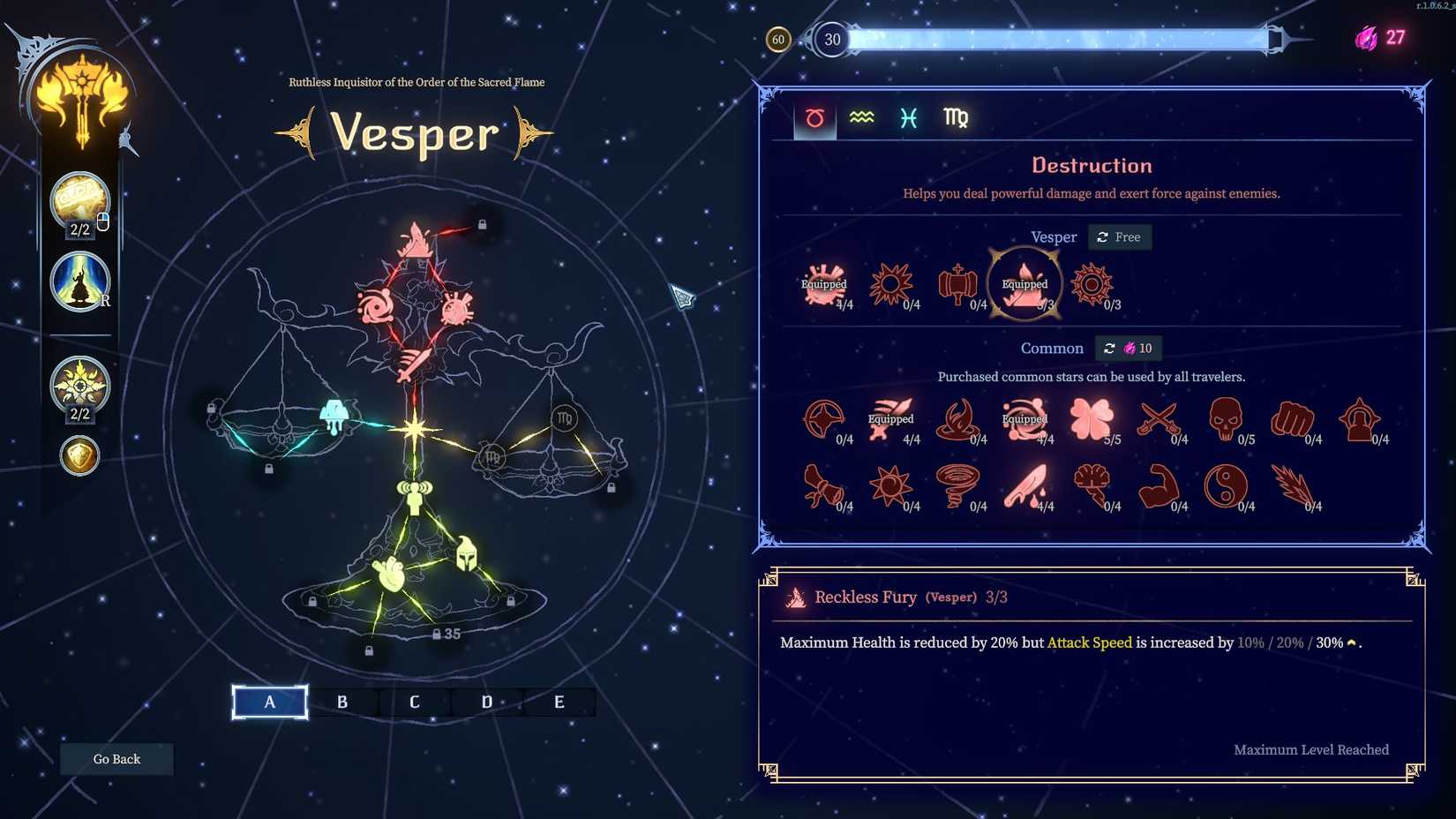Click the Go Back button
The image size is (1456, 819).
point(116,758)
